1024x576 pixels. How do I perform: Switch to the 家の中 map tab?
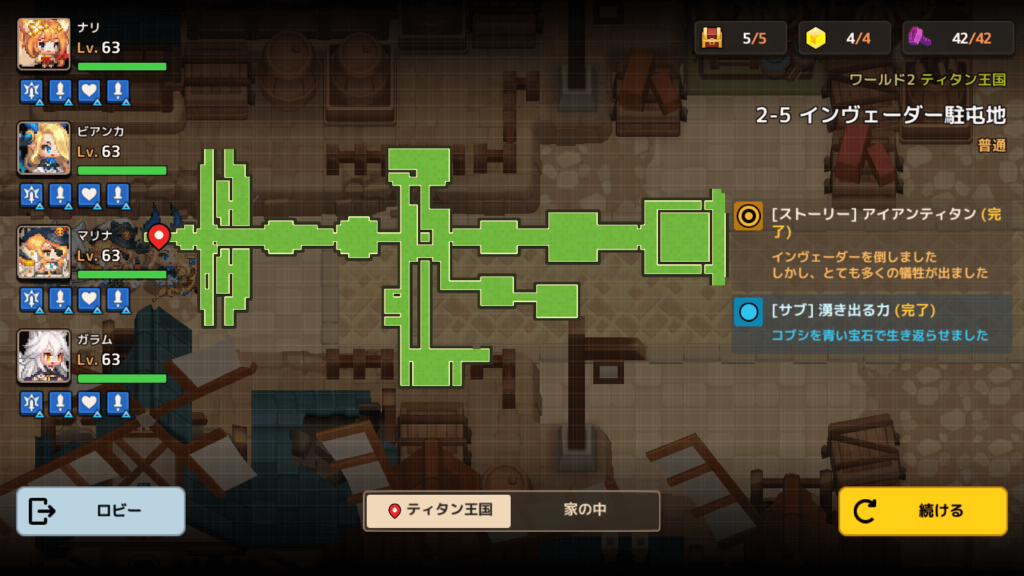[x=585, y=510]
